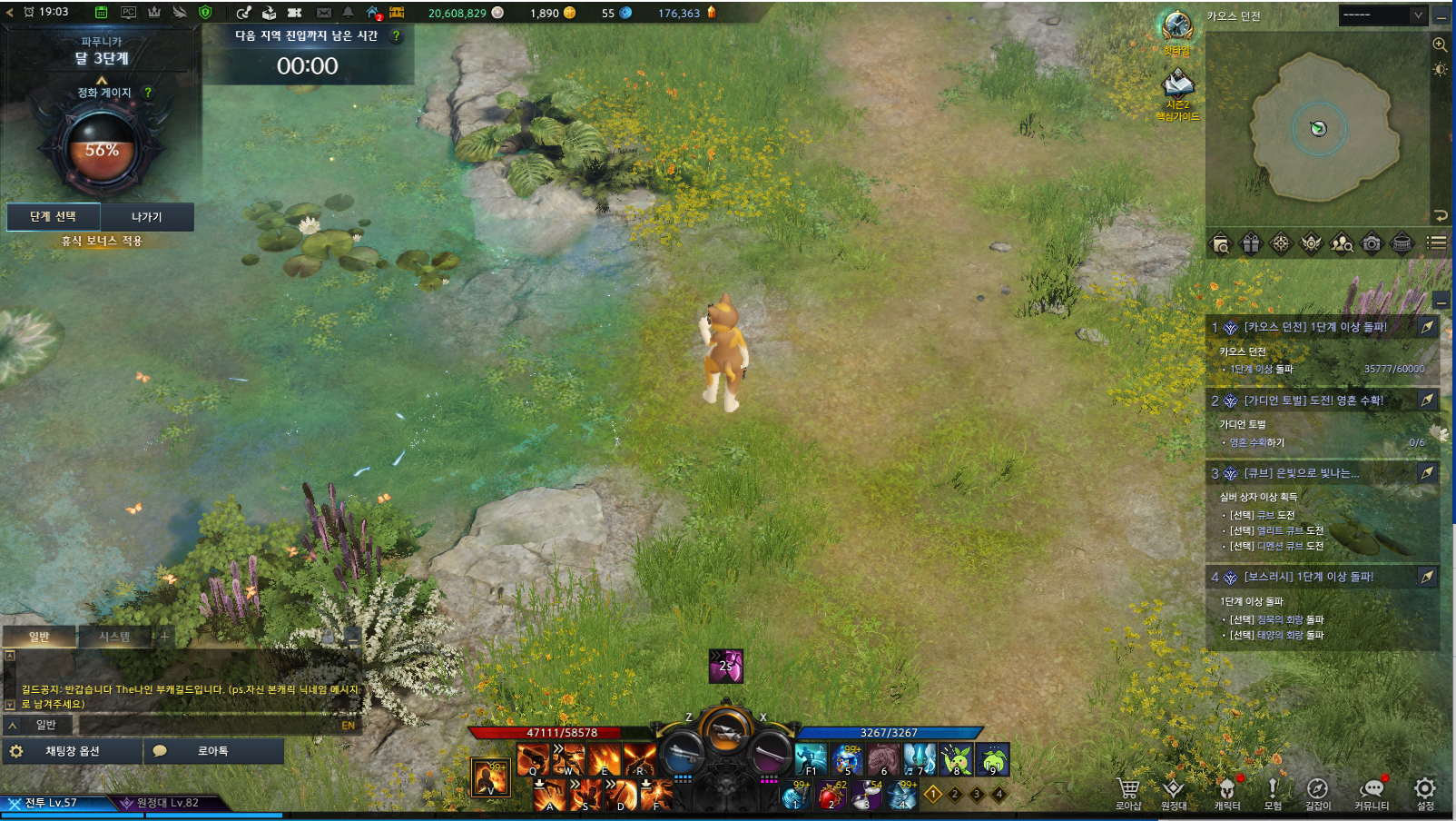
Task: Open the 모험 adventure menu
Action: pyautogui.click(x=1273, y=790)
